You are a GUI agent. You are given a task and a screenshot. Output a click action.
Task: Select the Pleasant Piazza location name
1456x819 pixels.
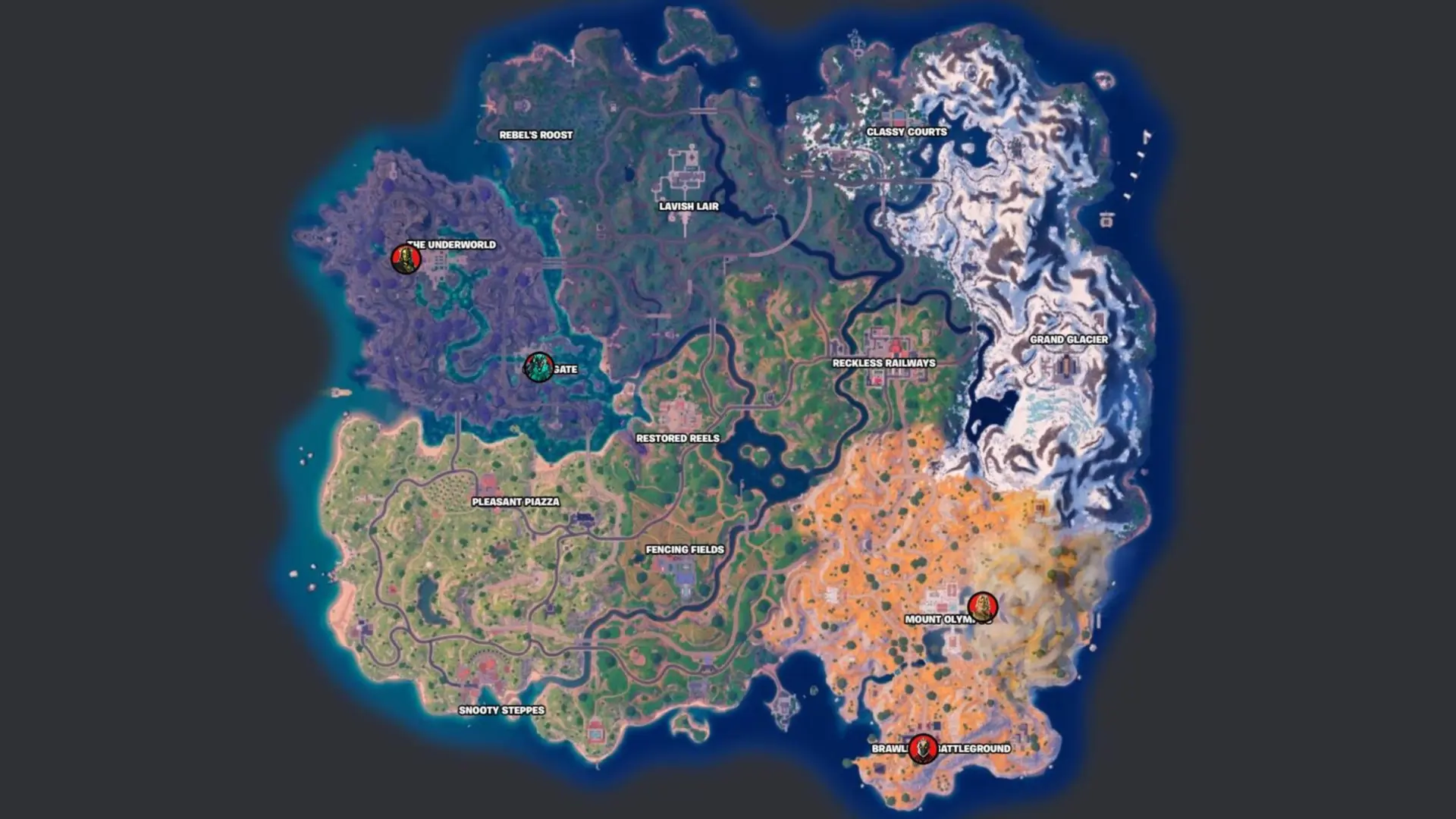pyautogui.click(x=516, y=501)
